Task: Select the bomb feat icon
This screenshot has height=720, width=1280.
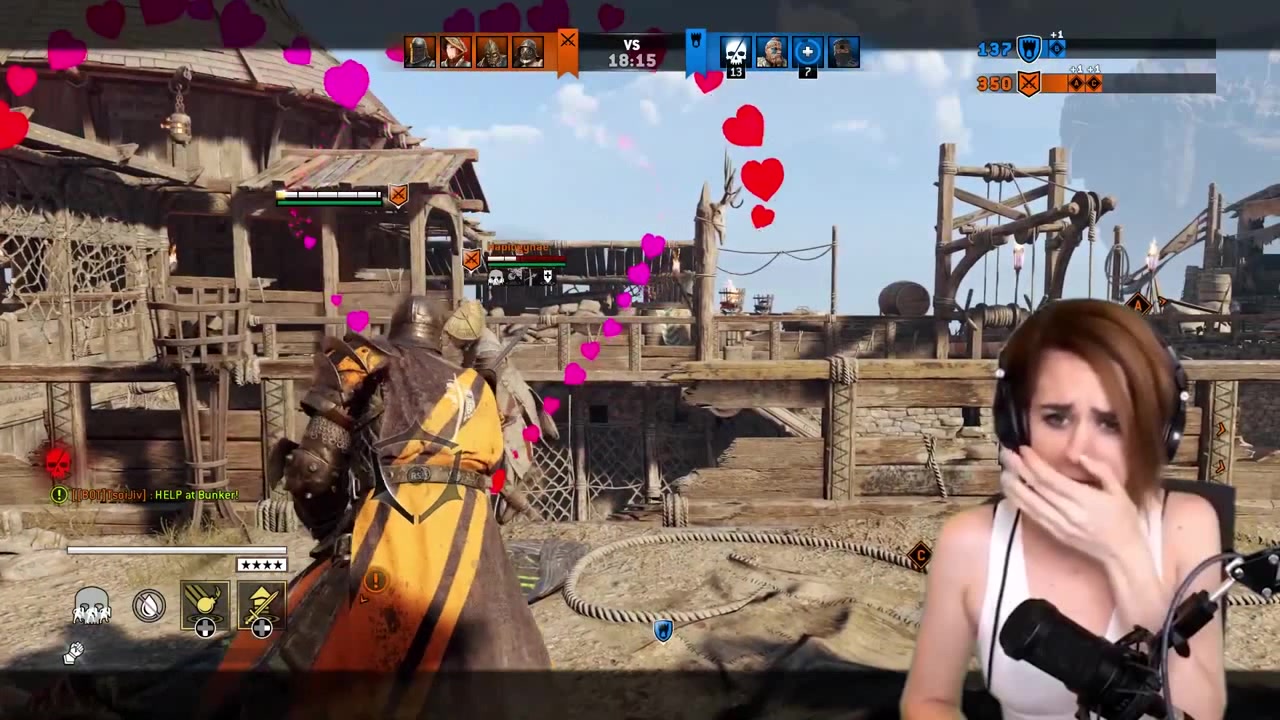Action: (203, 605)
